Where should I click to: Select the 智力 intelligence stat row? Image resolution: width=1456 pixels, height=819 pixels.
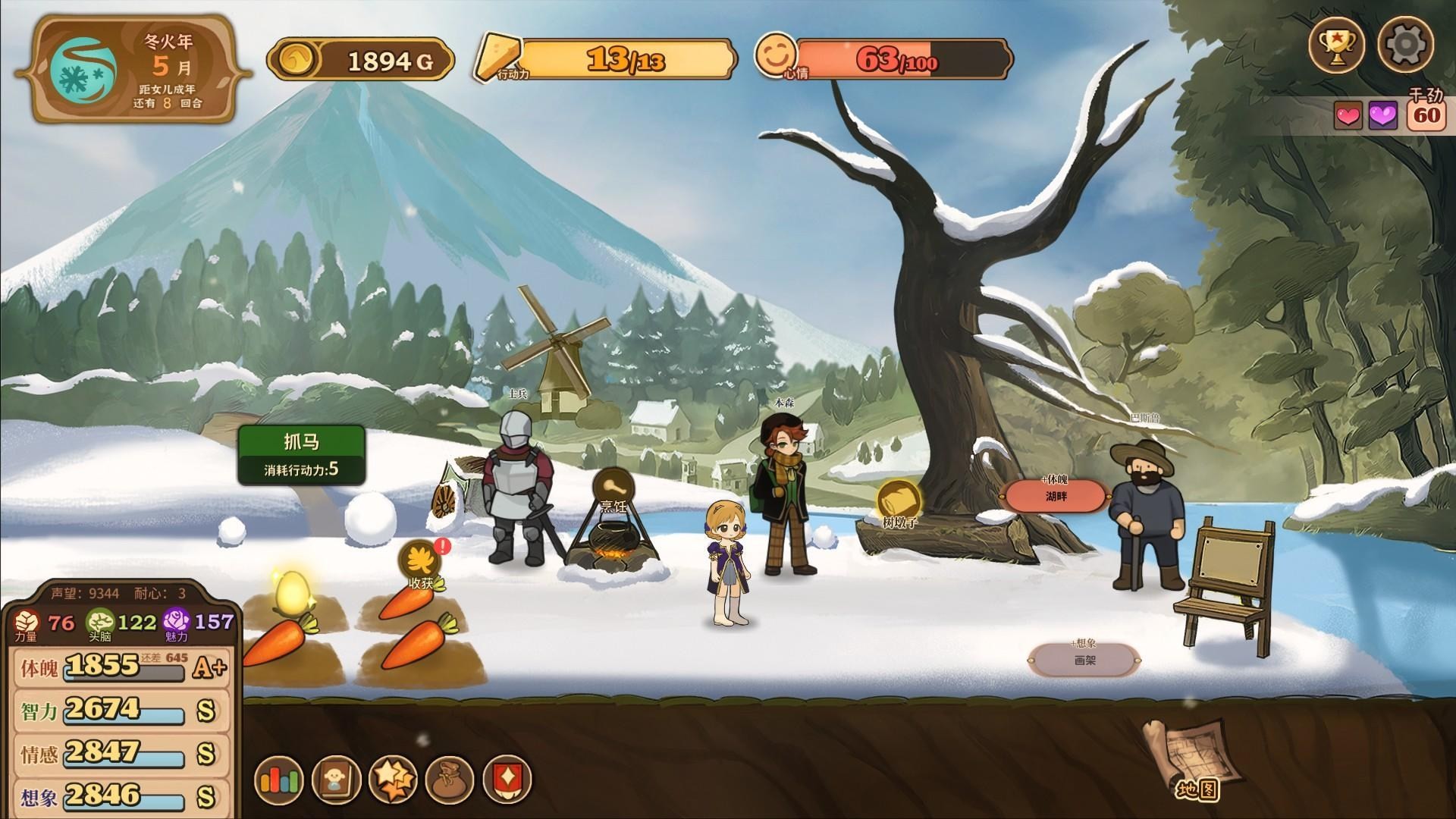click(x=121, y=711)
